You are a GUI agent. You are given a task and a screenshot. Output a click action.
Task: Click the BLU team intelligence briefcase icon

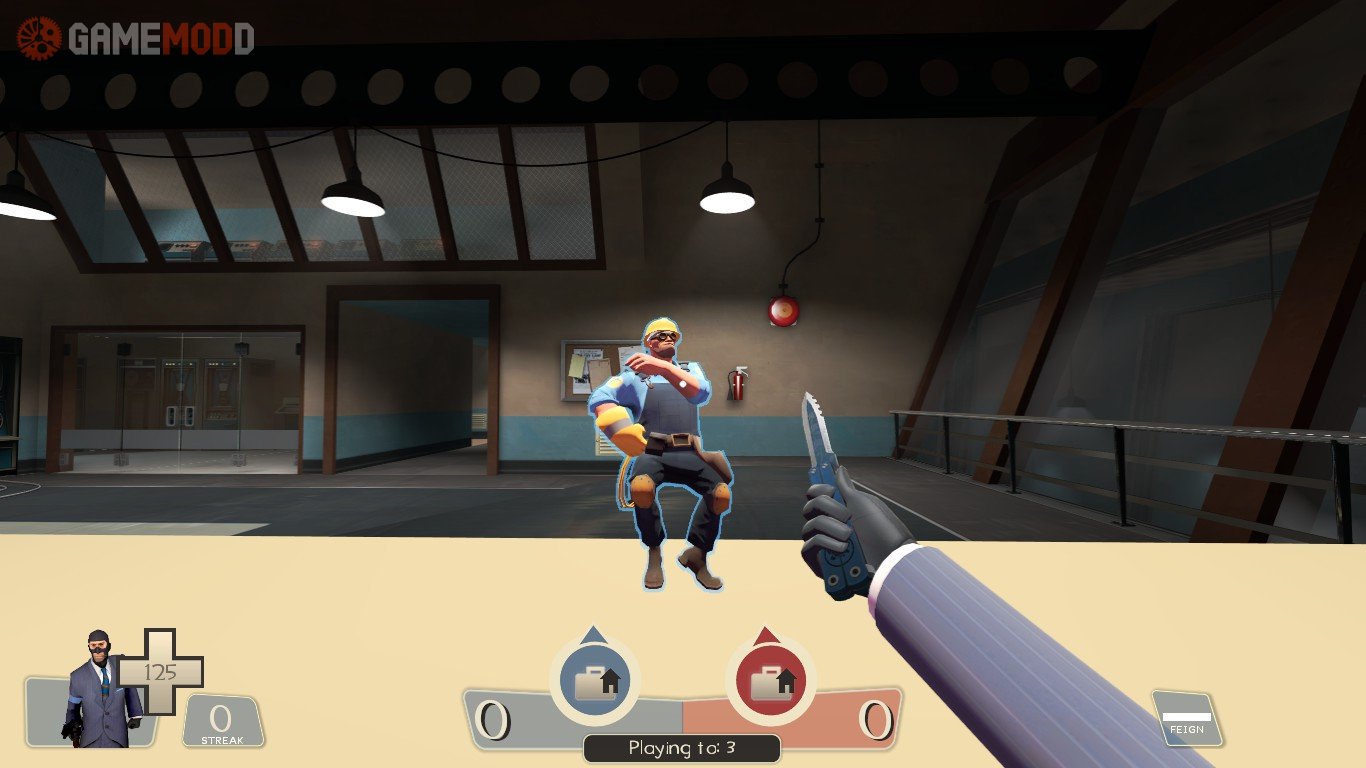[x=594, y=682]
